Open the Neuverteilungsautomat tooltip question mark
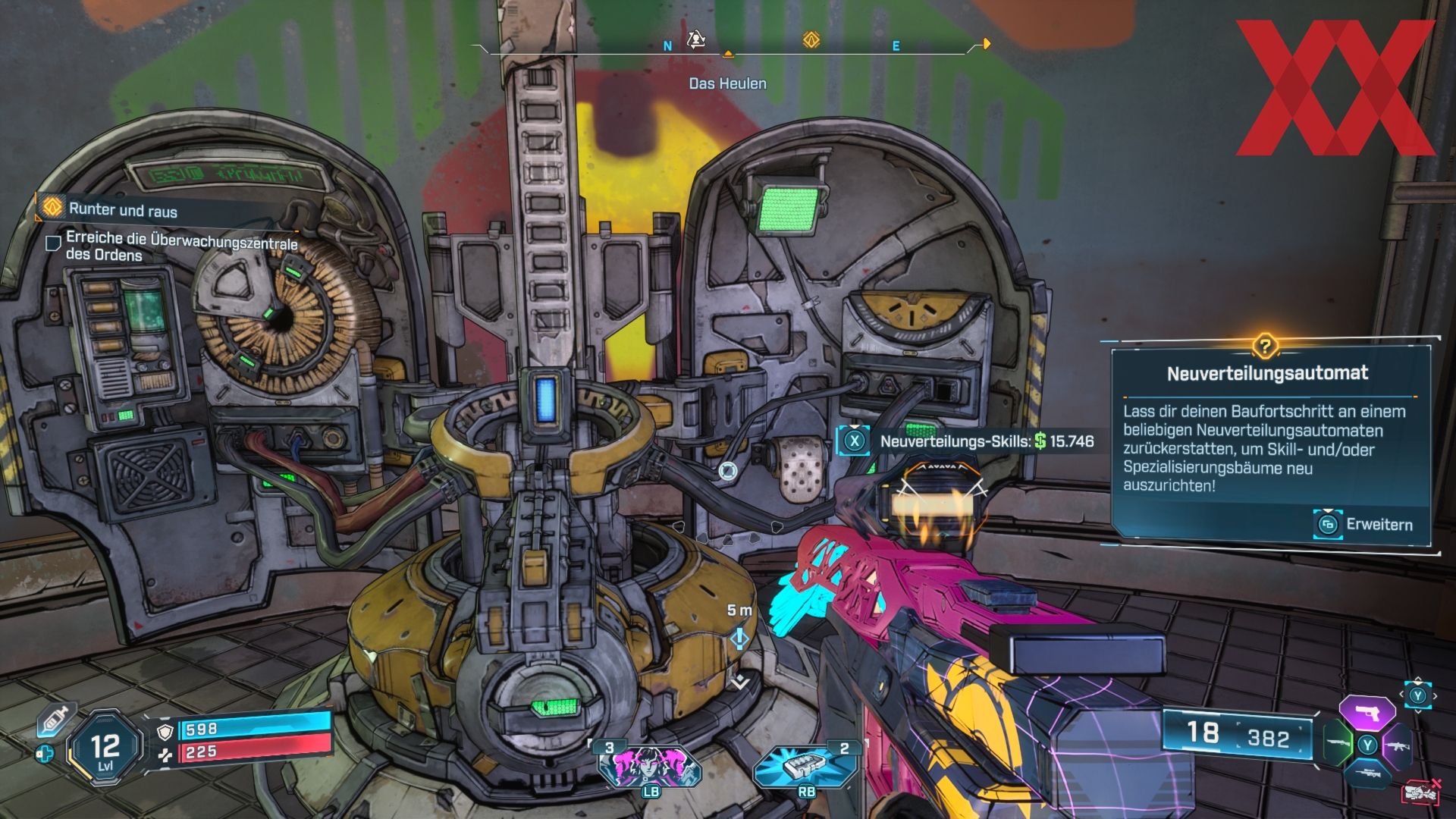The image size is (1456, 819). pyautogui.click(x=1264, y=347)
